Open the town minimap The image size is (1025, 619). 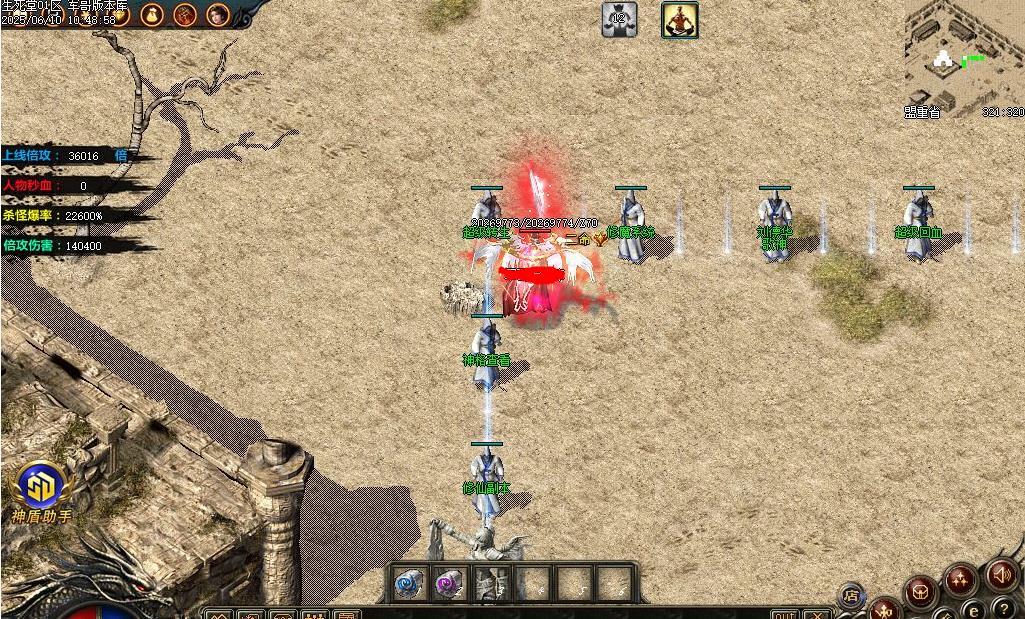(x=963, y=58)
